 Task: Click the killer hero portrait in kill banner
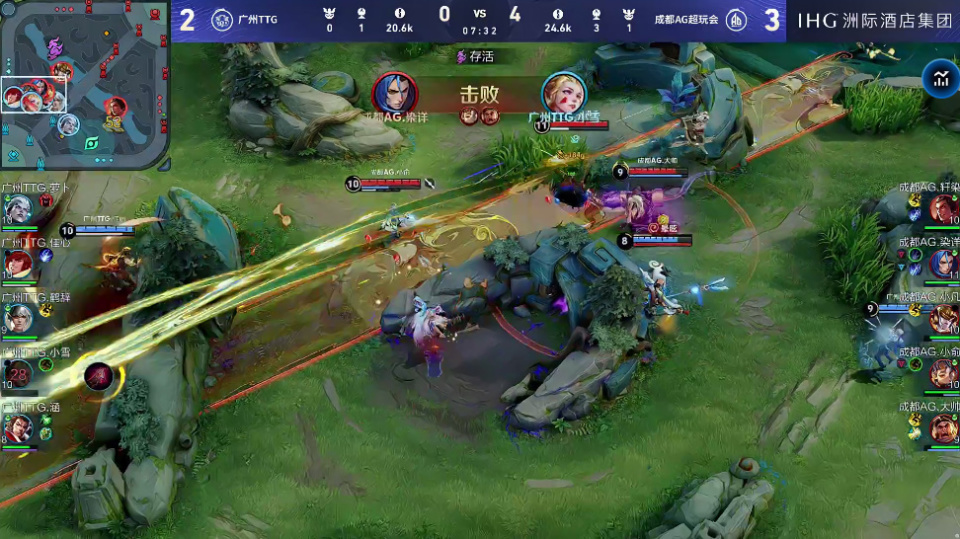[394, 93]
